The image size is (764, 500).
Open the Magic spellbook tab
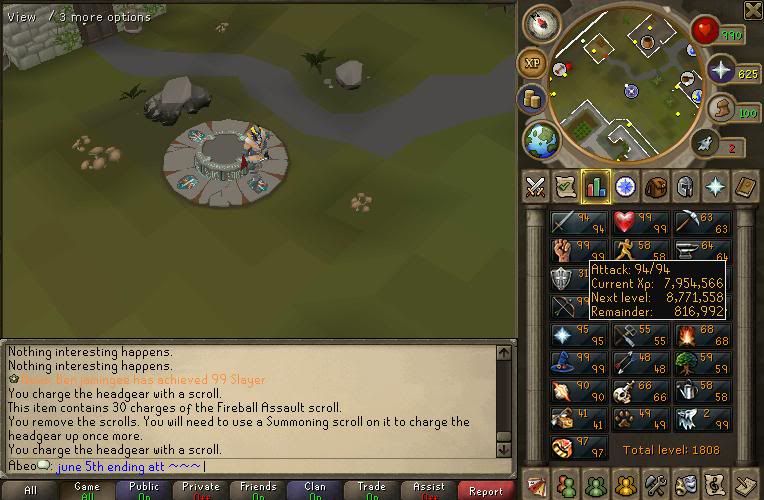click(x=746, y=186)
